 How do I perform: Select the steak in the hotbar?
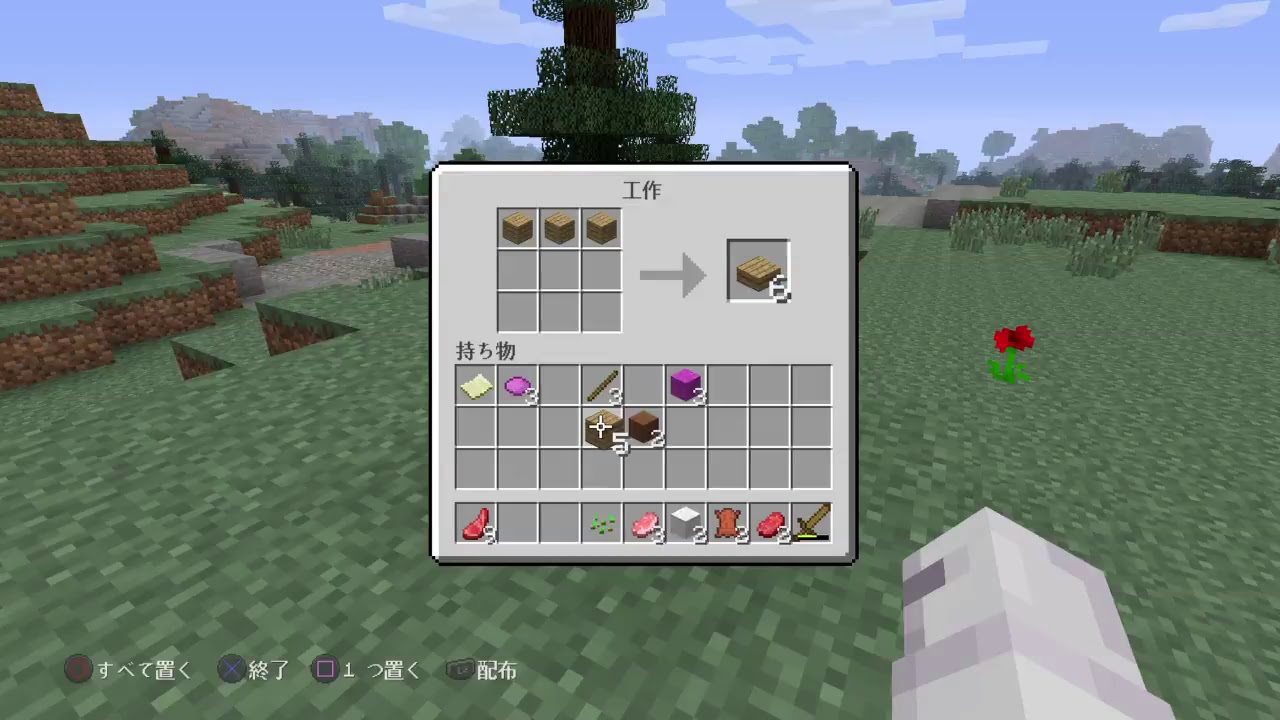tap(769, 523)
